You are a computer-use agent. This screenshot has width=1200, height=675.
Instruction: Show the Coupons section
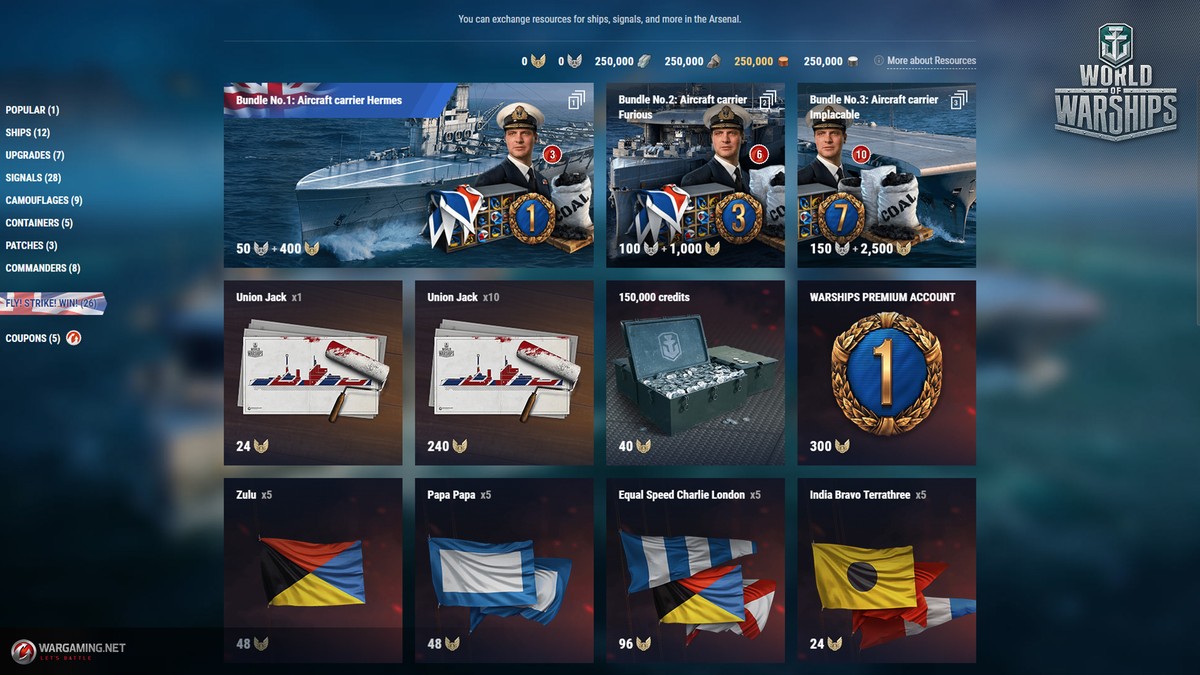(x=33, y=338)
